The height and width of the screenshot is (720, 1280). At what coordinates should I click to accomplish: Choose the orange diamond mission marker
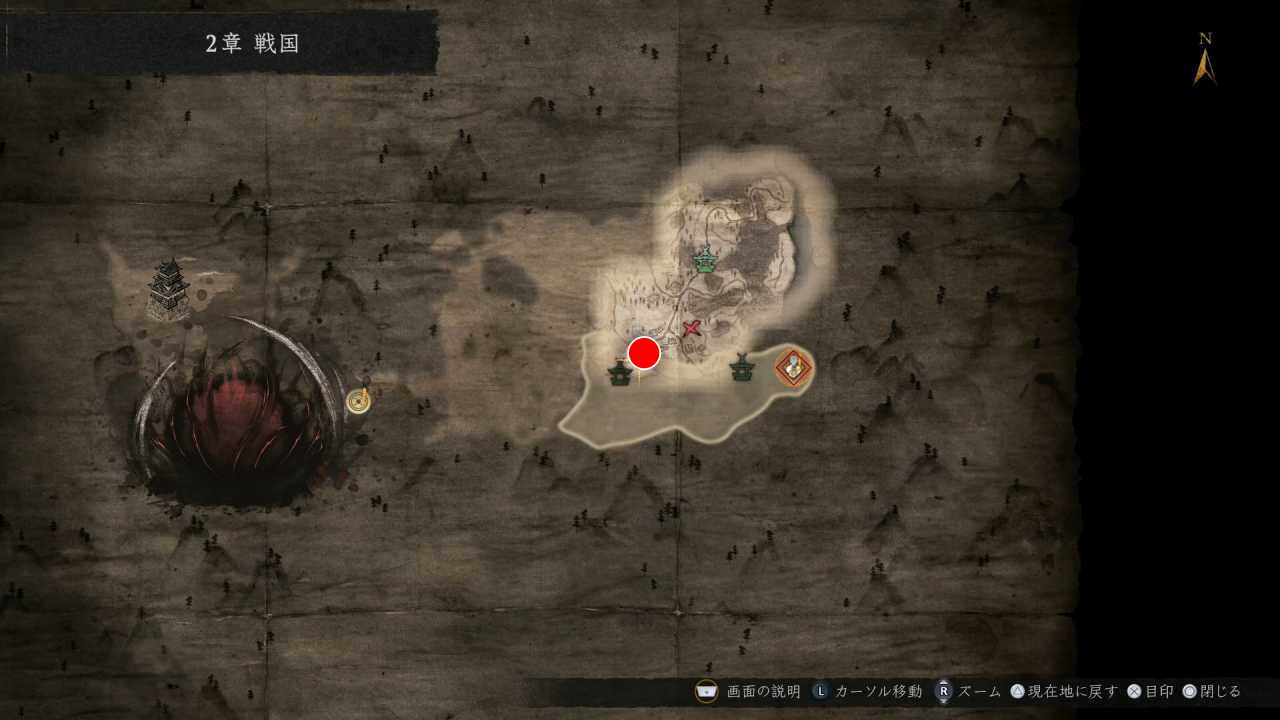click(x=794, y=368)
